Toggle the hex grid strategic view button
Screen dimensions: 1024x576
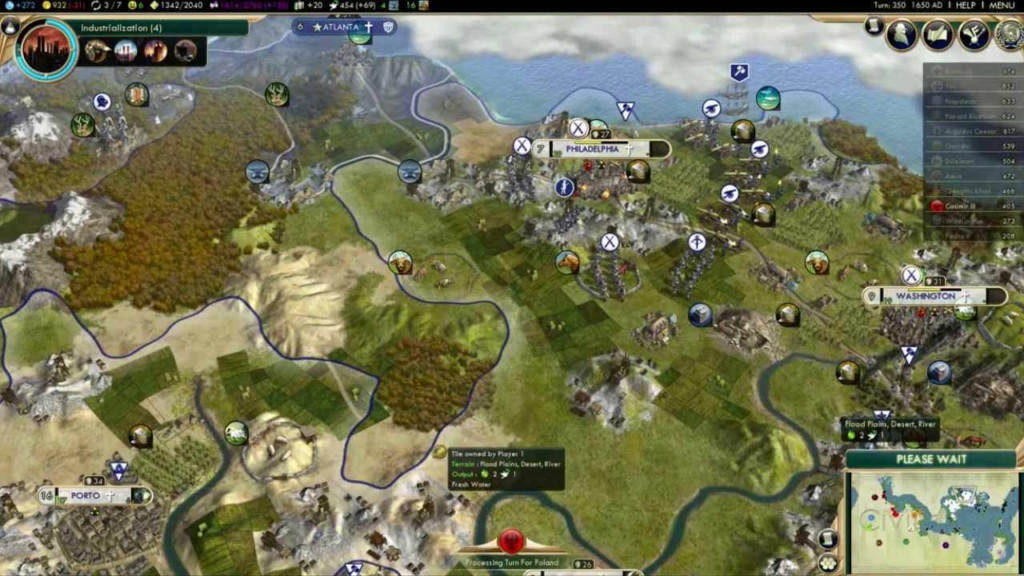tap(827, 563)
